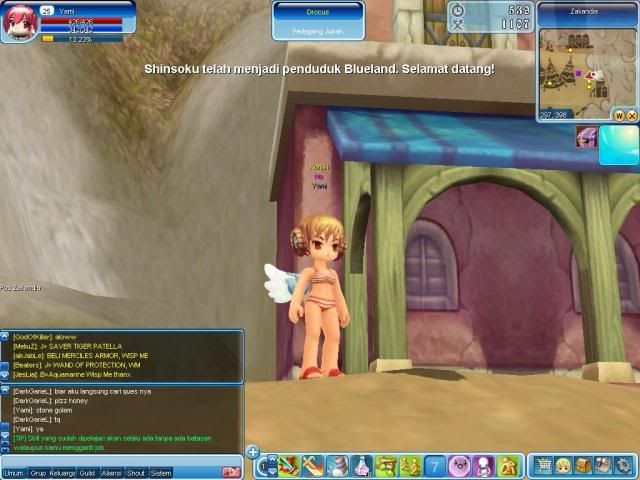Click the red button beside the chat tabs
Screen dimensions: 640x480
[x=231, y=472]
